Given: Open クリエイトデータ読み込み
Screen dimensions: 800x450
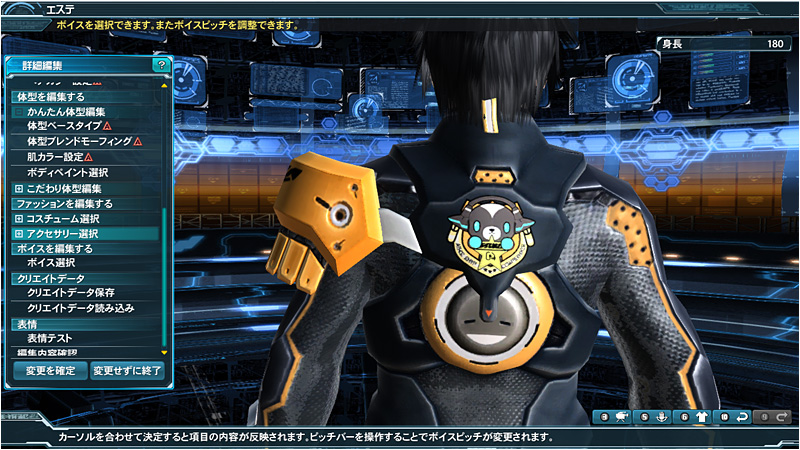Looking at the screenshot, I should (x=80, y=308).
